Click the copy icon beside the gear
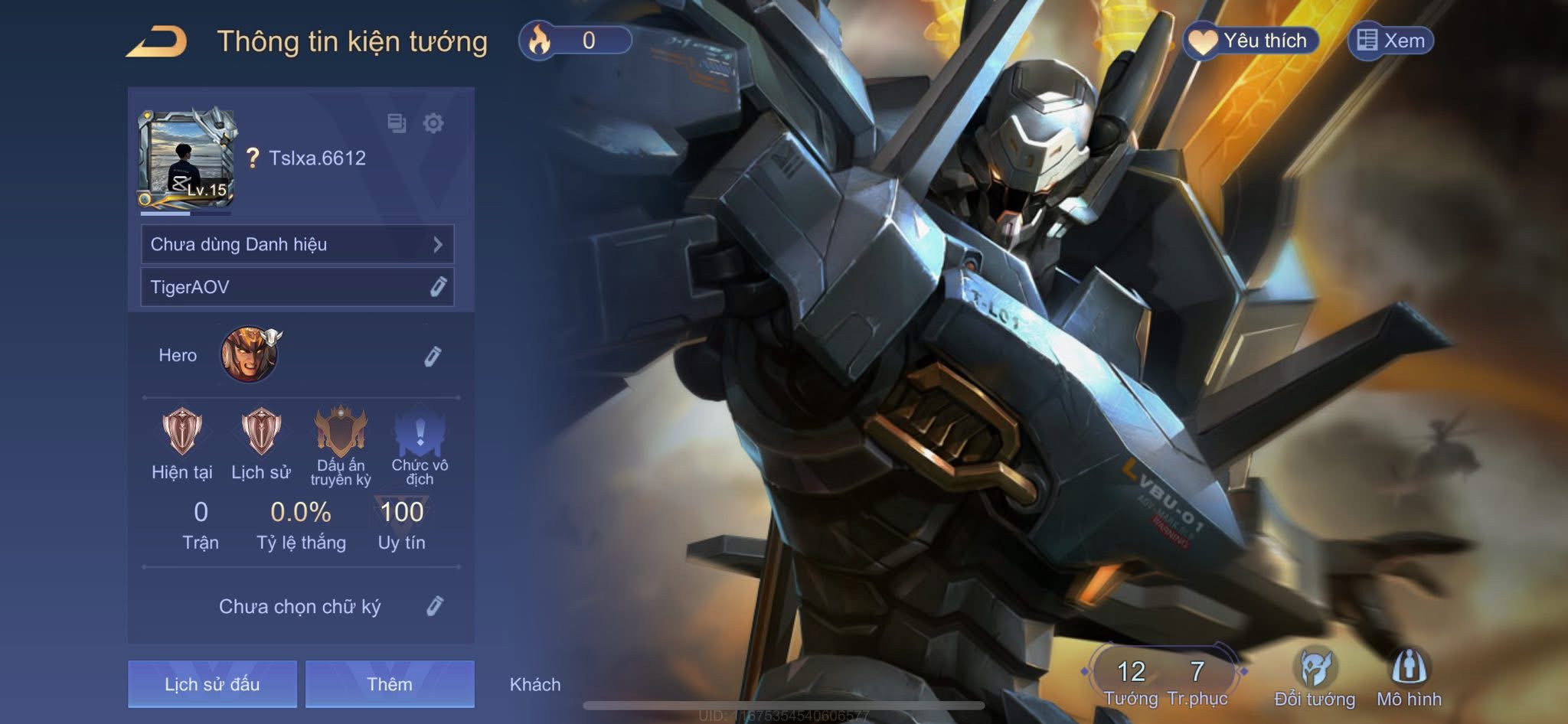Viewport: 1568px width, 724px height. [x=397, y=123]
